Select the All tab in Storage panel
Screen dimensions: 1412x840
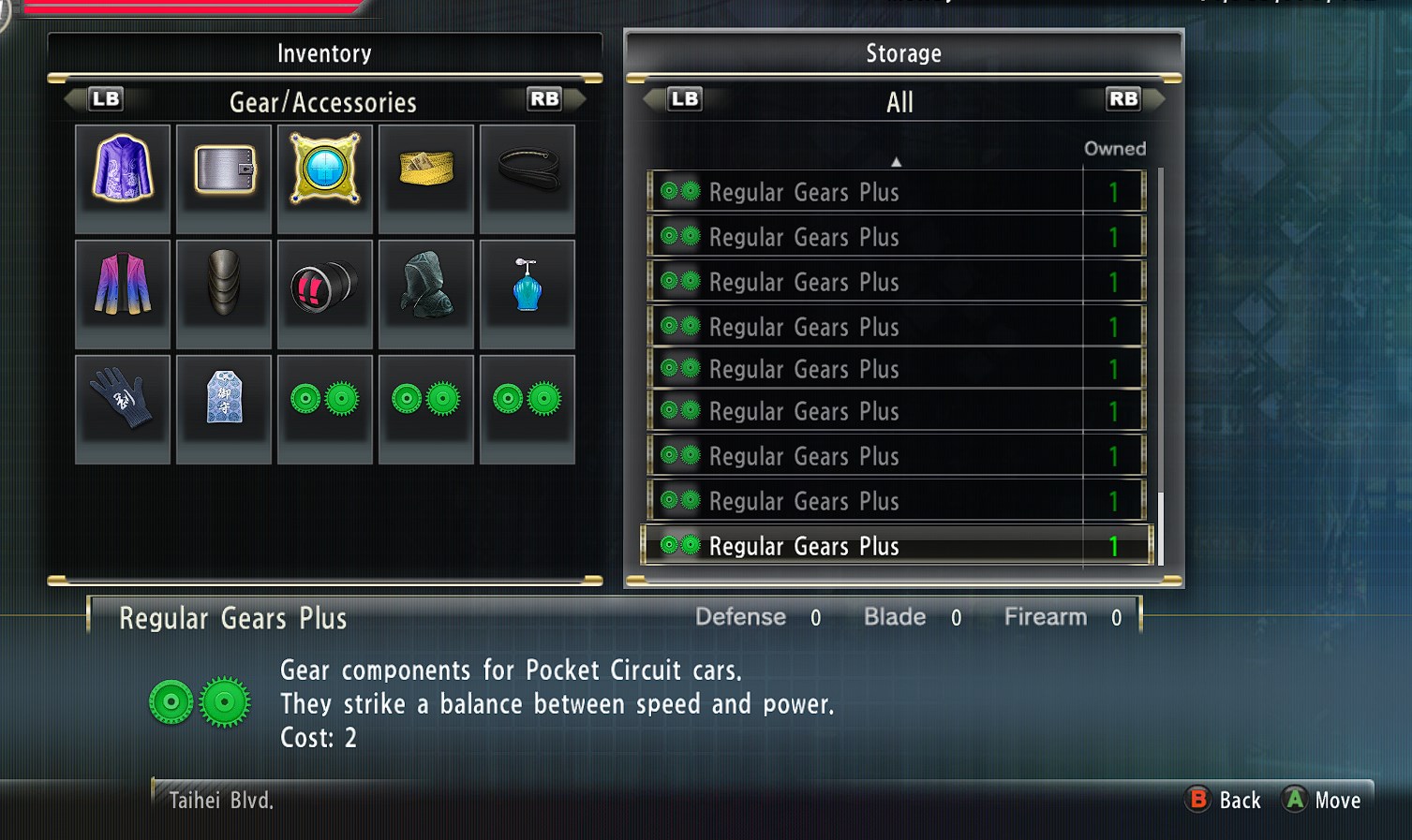pyautogui.click(x=899, y=102)
